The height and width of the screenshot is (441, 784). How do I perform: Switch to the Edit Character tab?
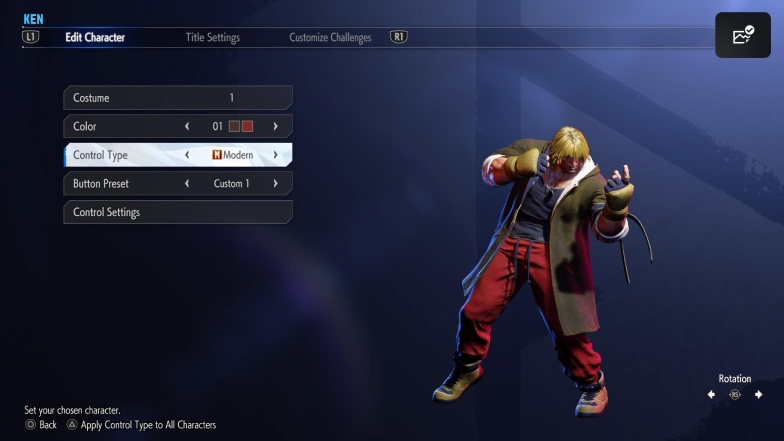point(95,38)
